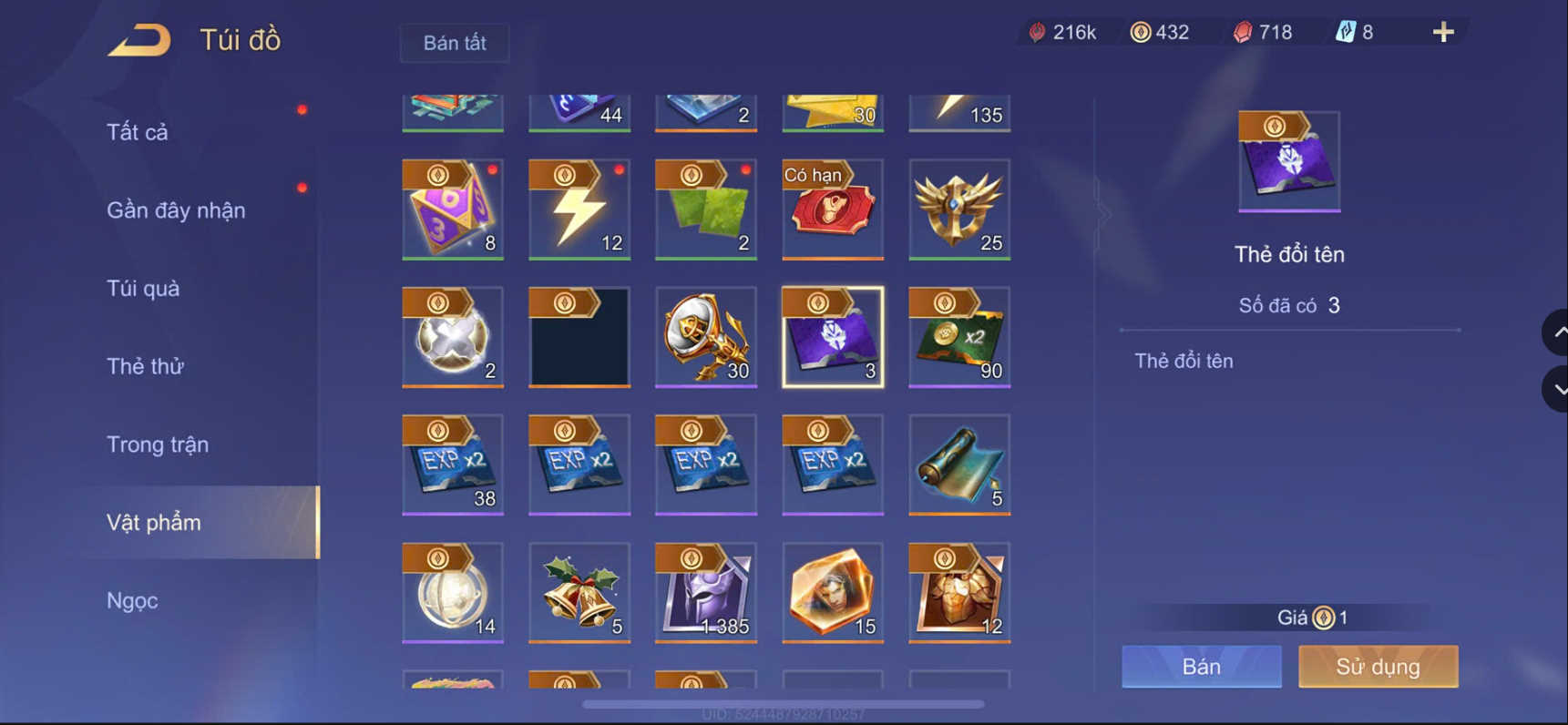Select the magic dice item with red notification dot

453,209
